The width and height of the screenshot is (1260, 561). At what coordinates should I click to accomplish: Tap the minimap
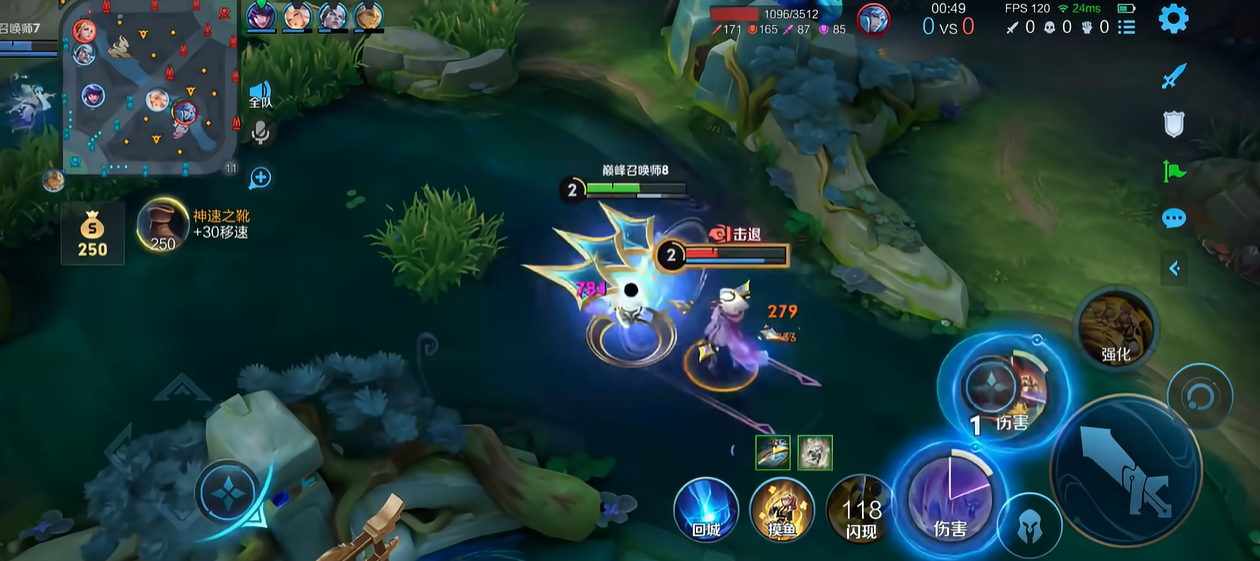pos(150,90)
